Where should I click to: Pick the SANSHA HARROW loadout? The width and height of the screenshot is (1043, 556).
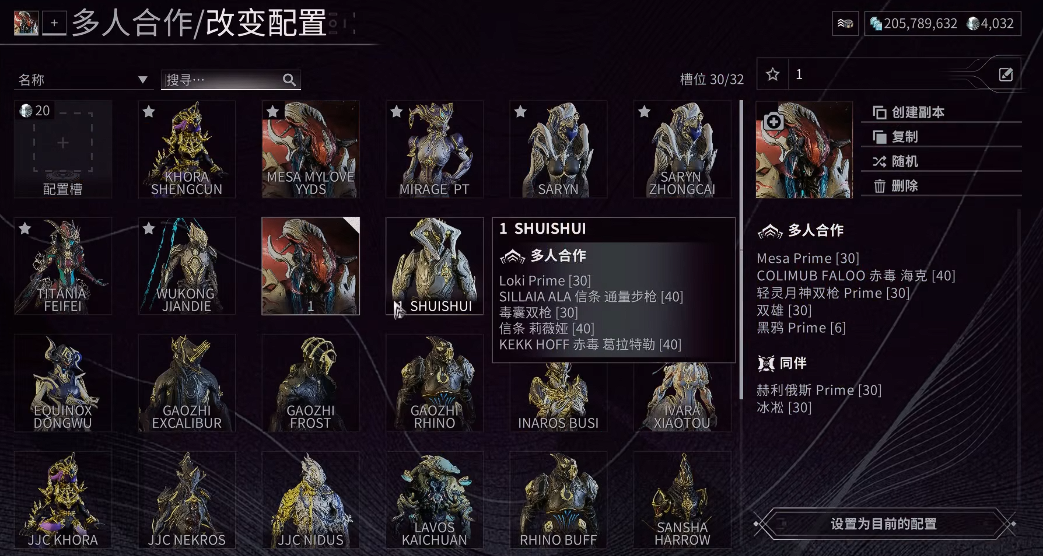coord(682,500)
